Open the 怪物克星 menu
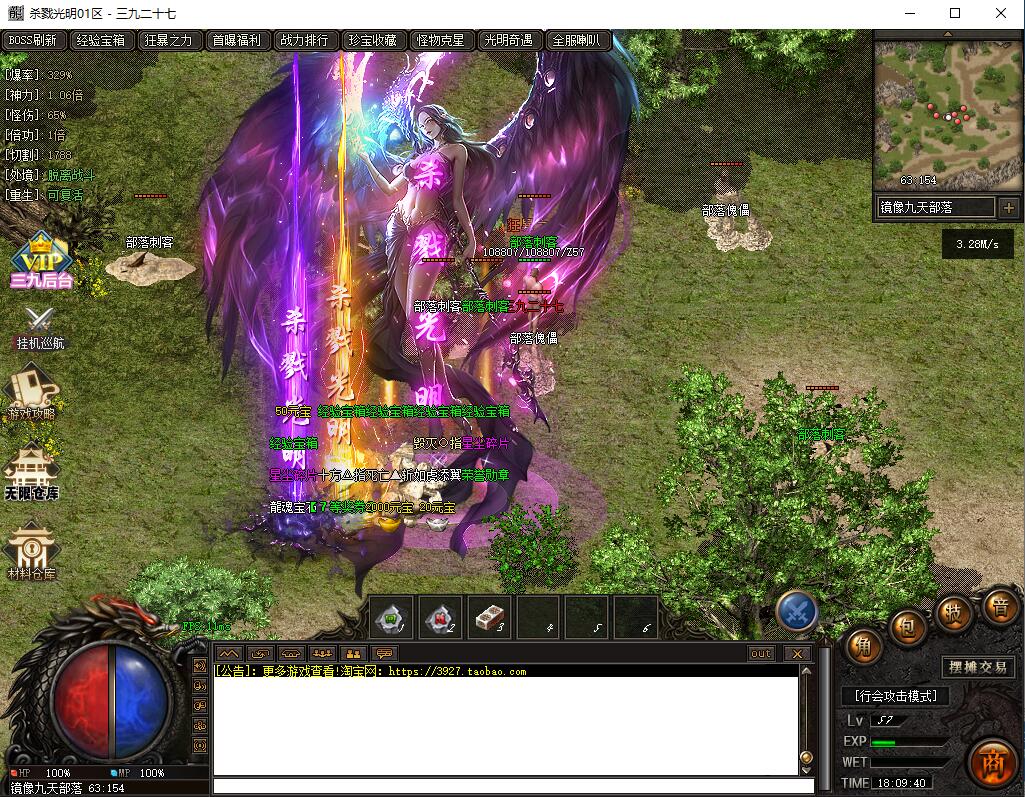The width and height of the screenshot is (1025, 797). click(x=440, y=41)
